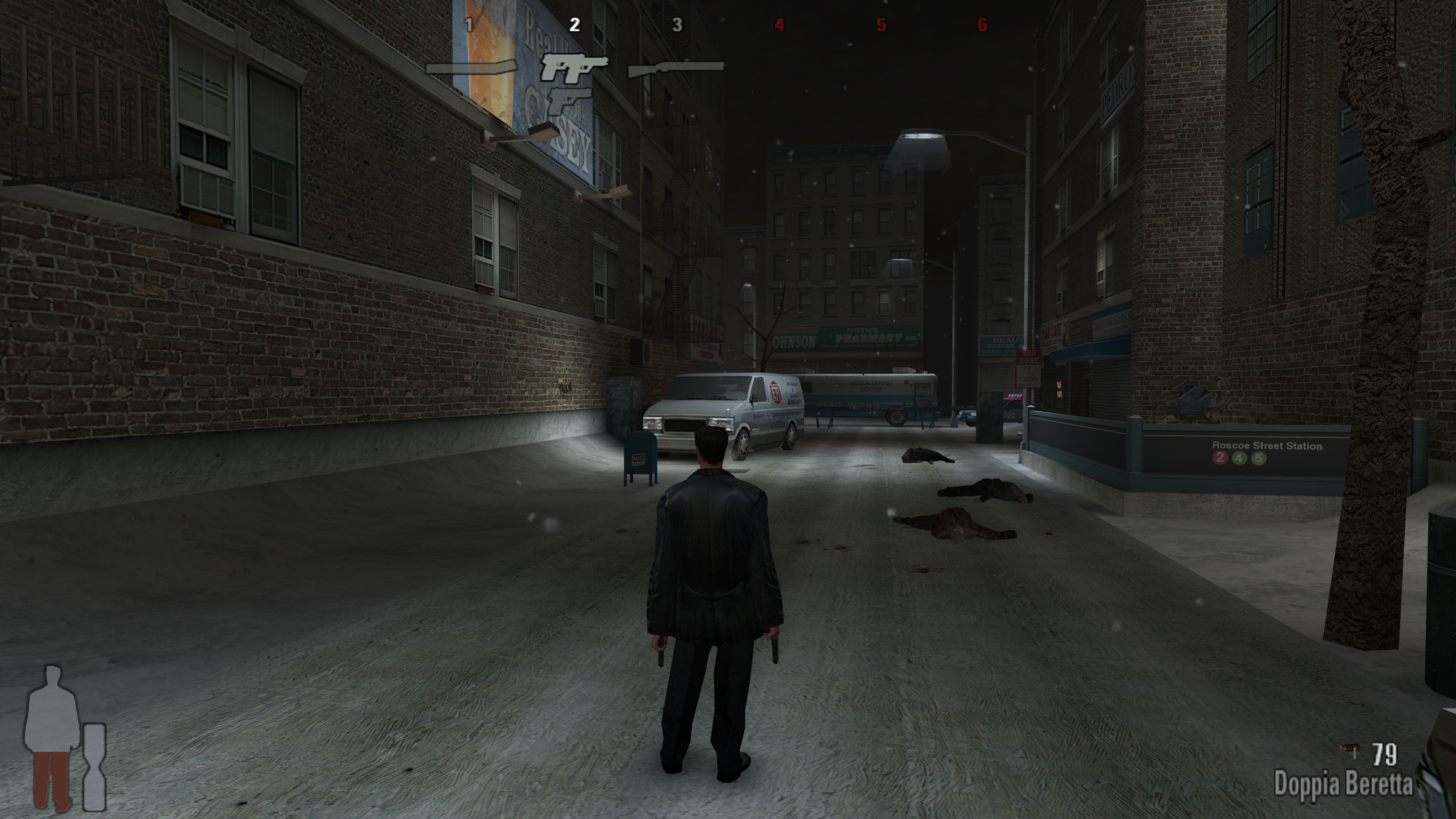
Task: Select the red weapon slot number 4
Action: 780,25
